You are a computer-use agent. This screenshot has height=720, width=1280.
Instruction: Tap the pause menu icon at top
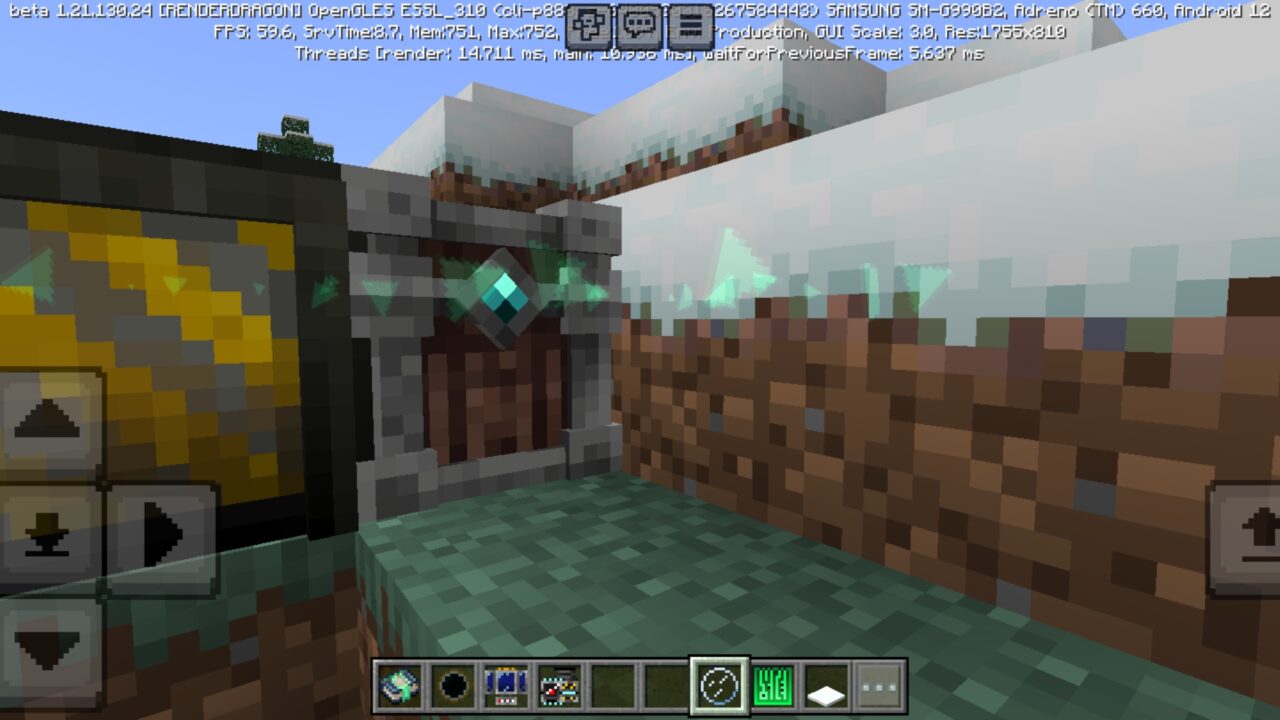coord(693,22)
